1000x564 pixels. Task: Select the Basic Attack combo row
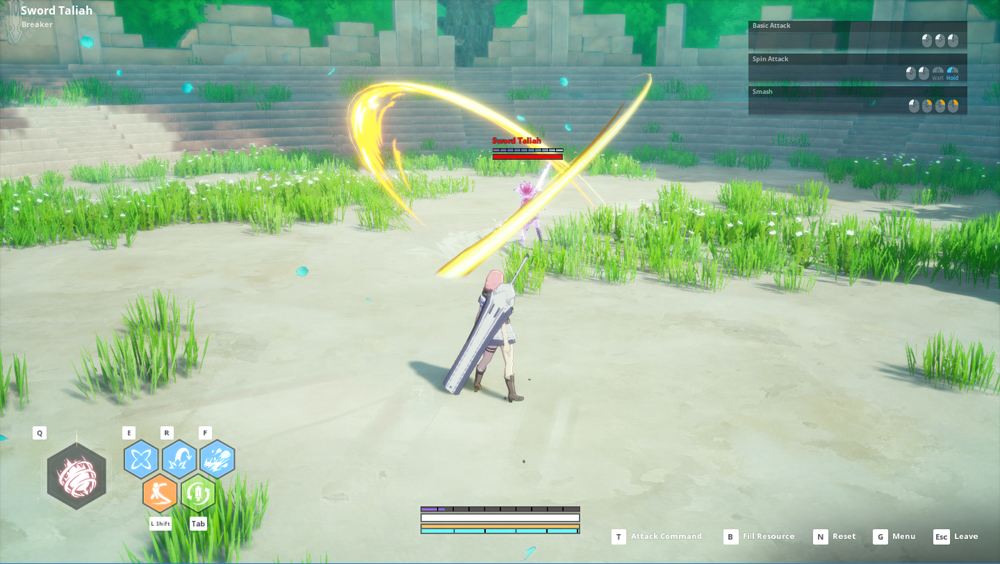point(857,35)
